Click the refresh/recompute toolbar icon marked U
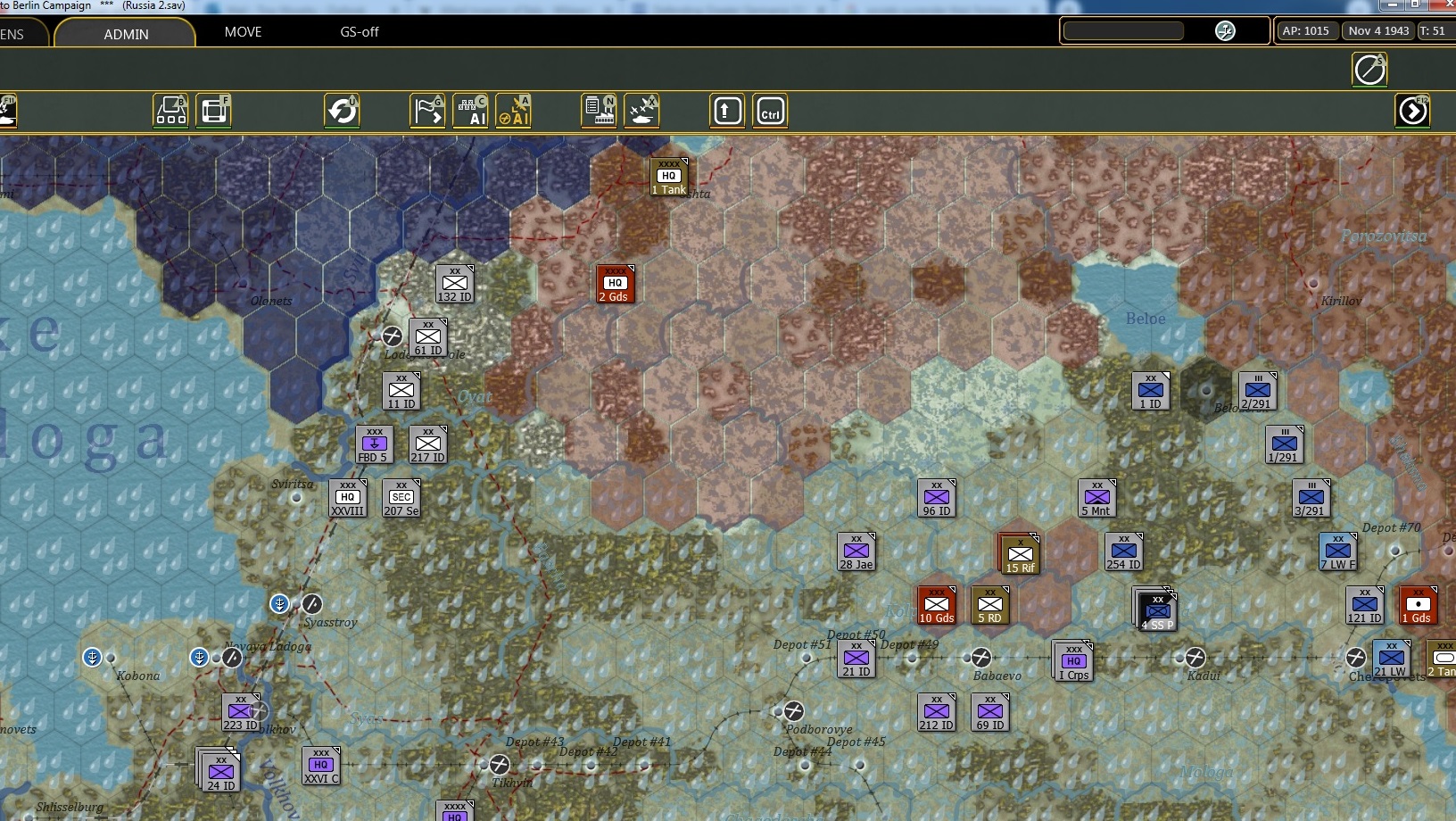 point(343,111)
